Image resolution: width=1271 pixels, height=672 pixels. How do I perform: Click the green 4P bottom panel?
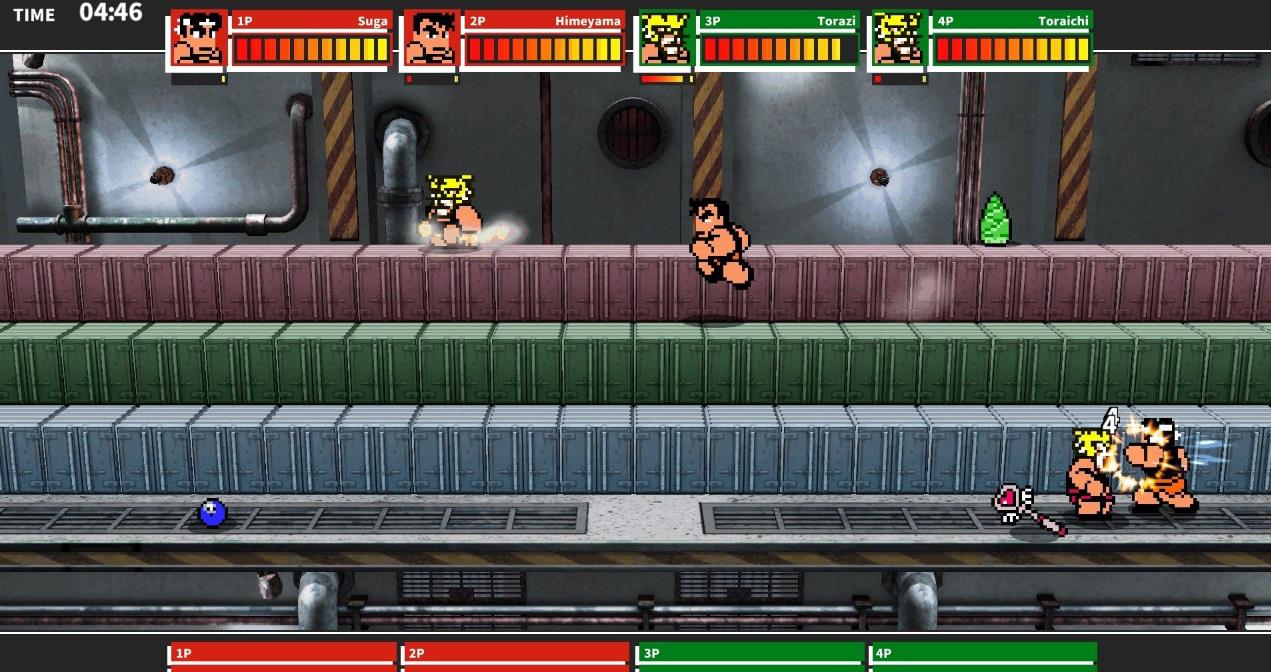coord(983,656)
